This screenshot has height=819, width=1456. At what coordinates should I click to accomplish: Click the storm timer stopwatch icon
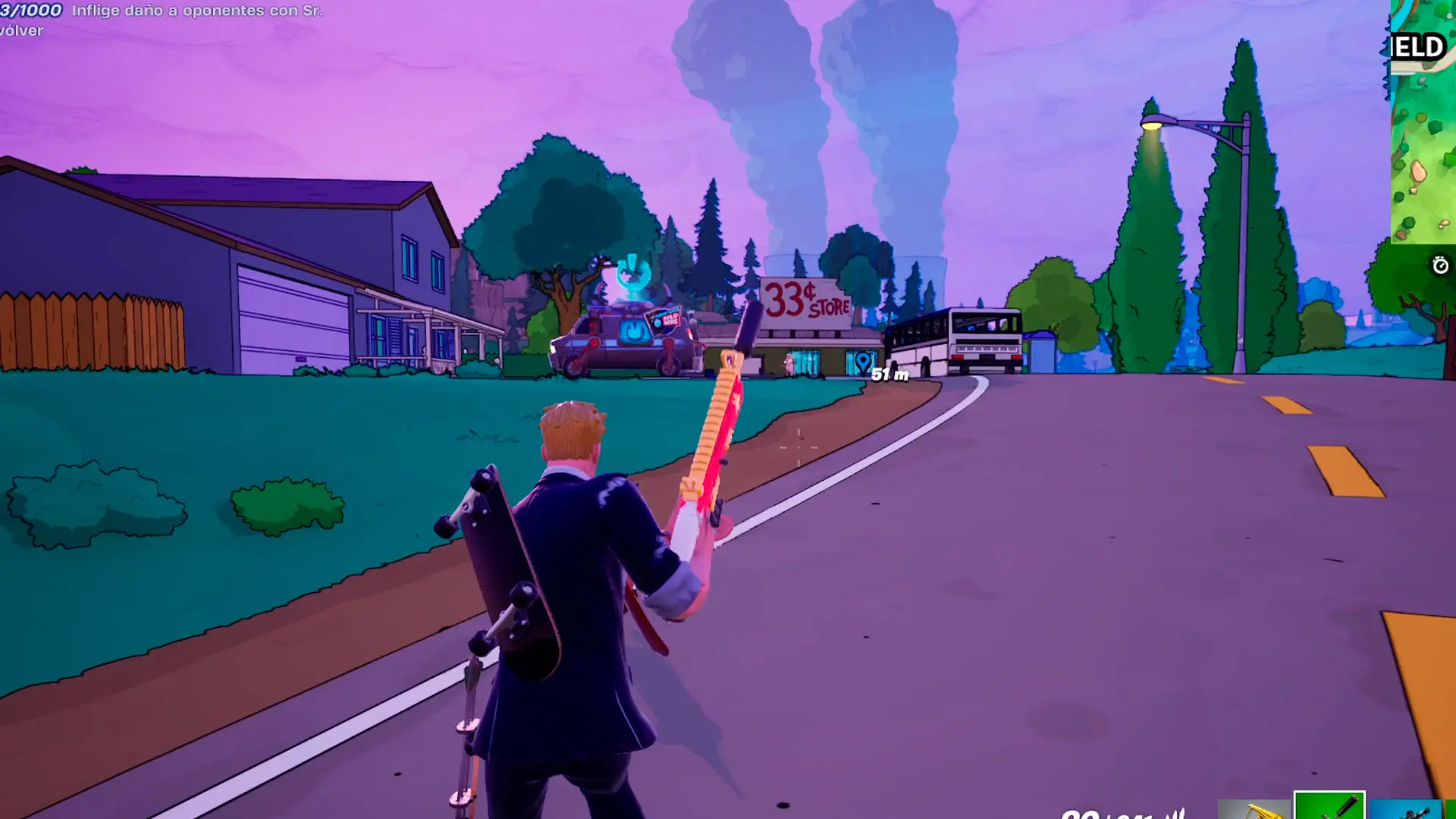1439,265
